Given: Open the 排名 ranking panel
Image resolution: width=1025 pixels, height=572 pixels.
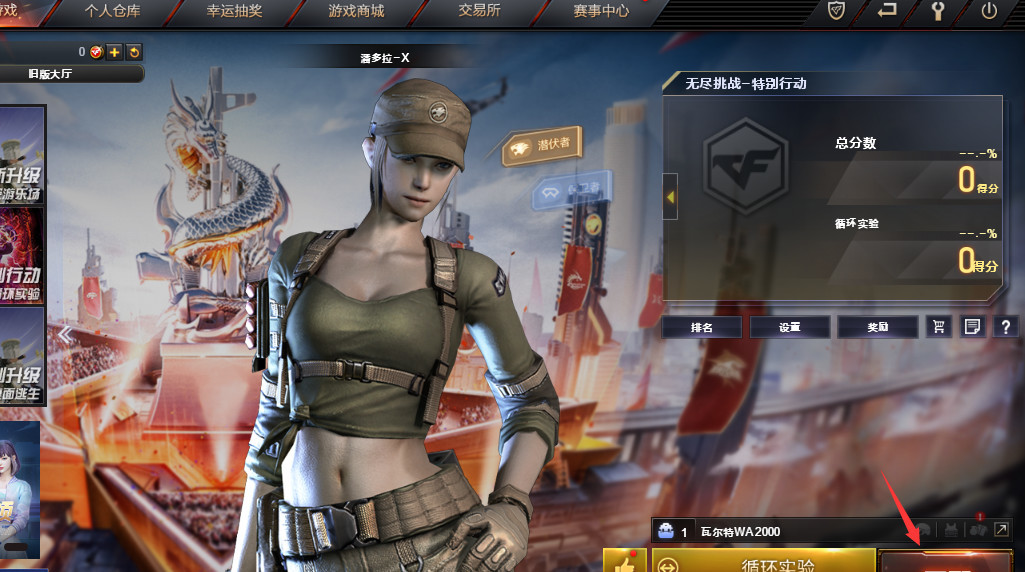Looking at the screenshot, I should point(701,326).
